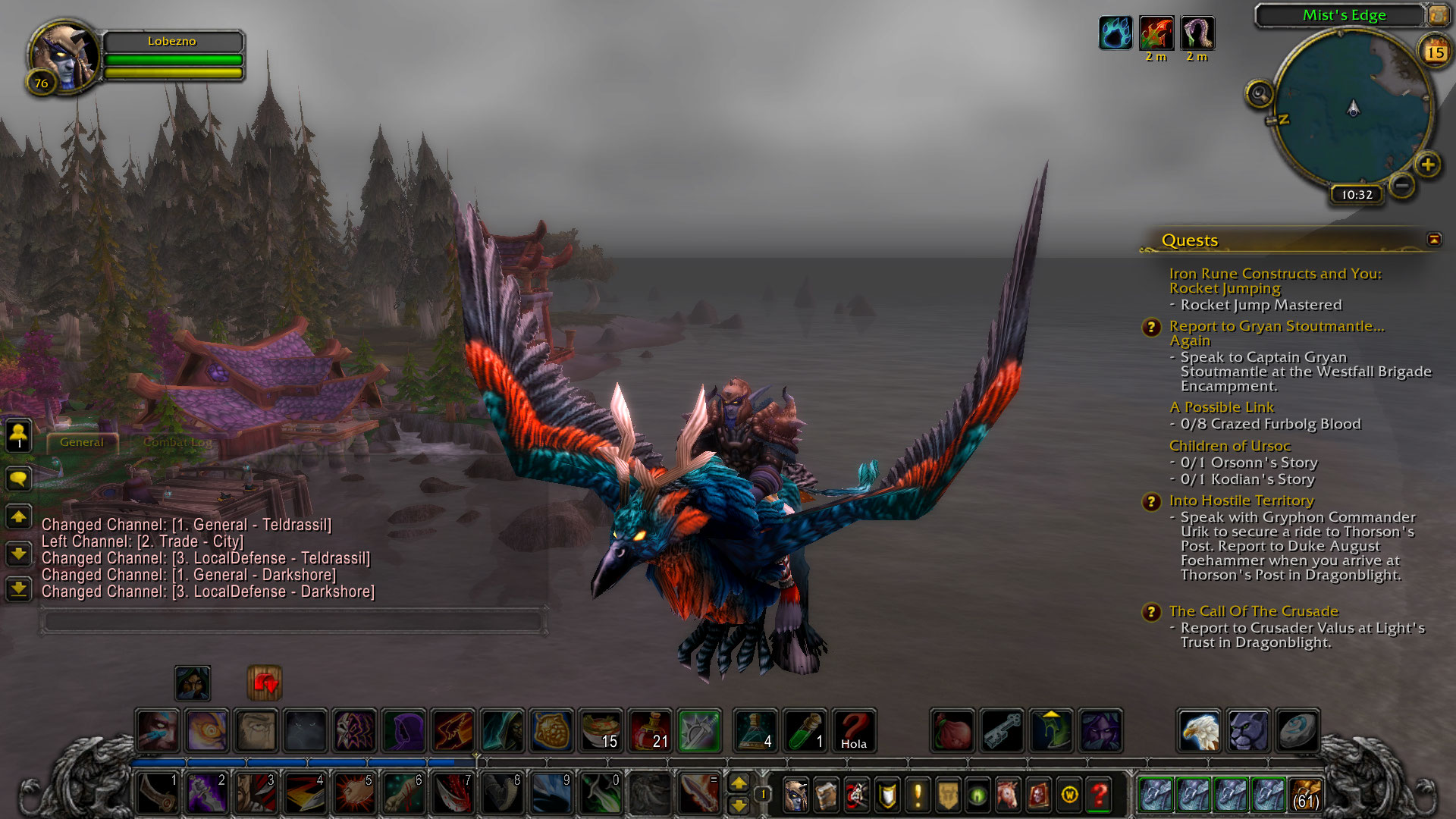
Task: Open the yellow exclamation quest log button
Action: coord(918,795)
